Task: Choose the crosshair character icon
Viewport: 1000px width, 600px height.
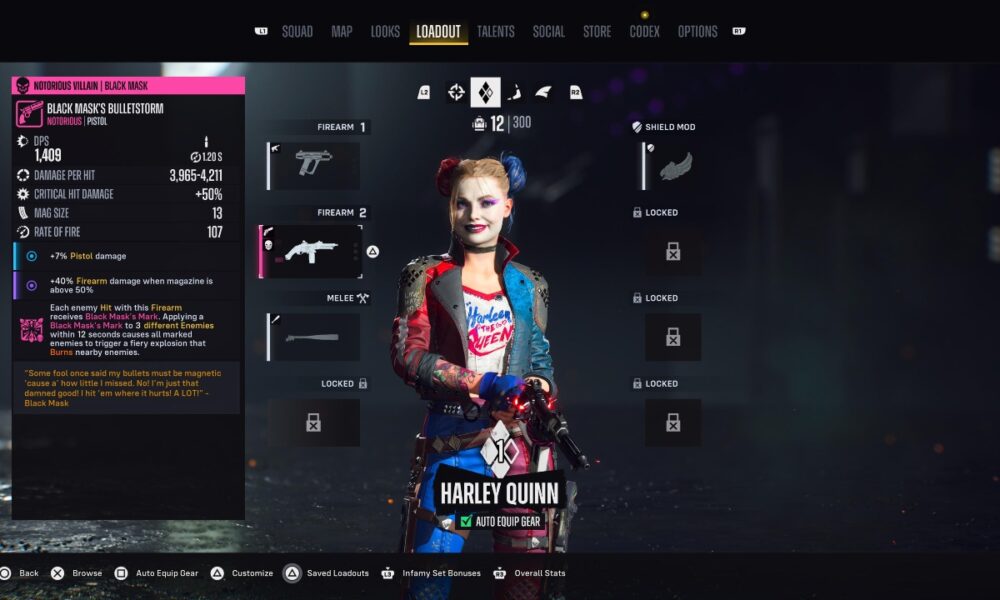Action: (x=456, y=92)
